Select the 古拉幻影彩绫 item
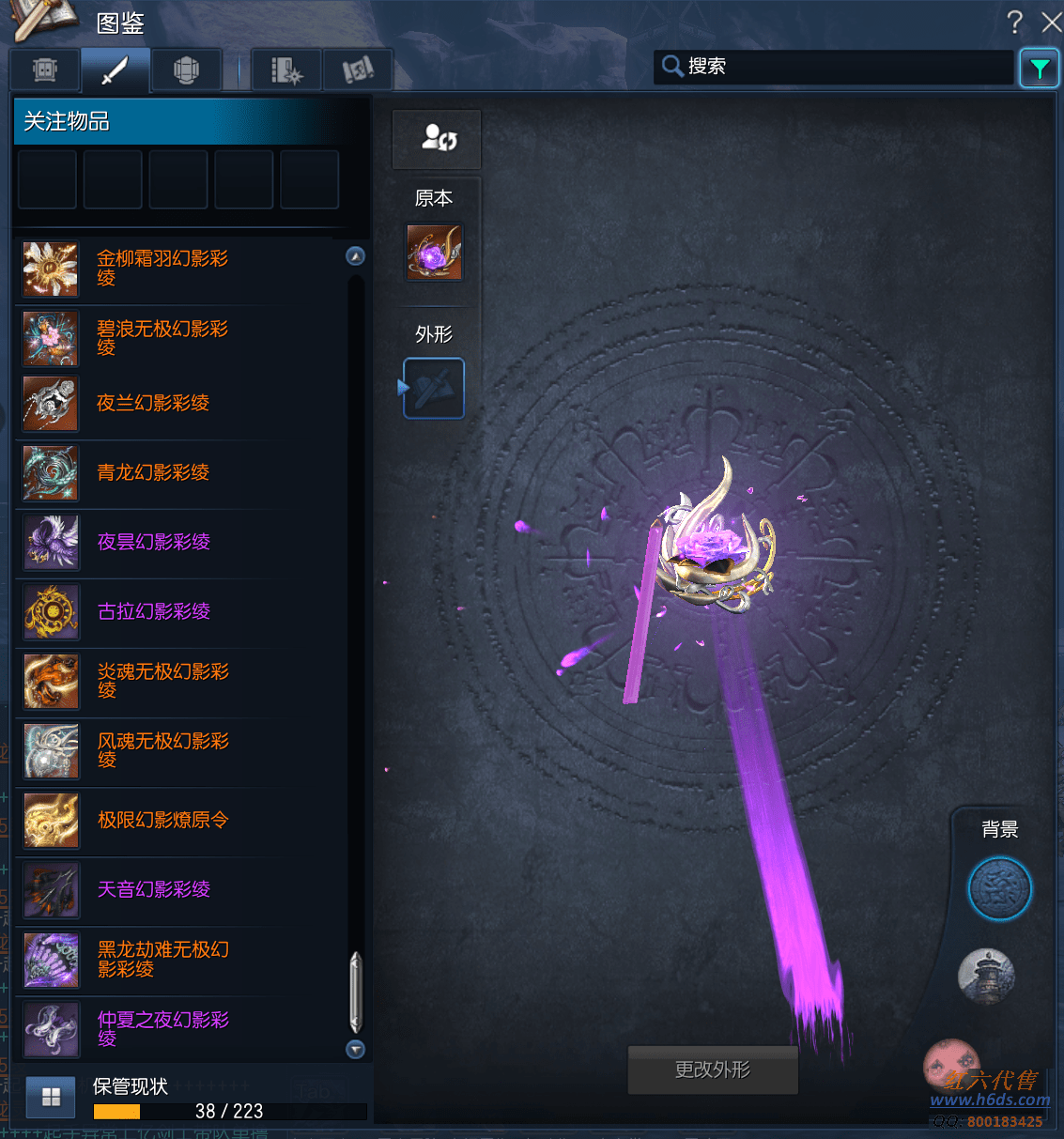The height and width of the screenshot is (1139, 1064). coord(153,612)
